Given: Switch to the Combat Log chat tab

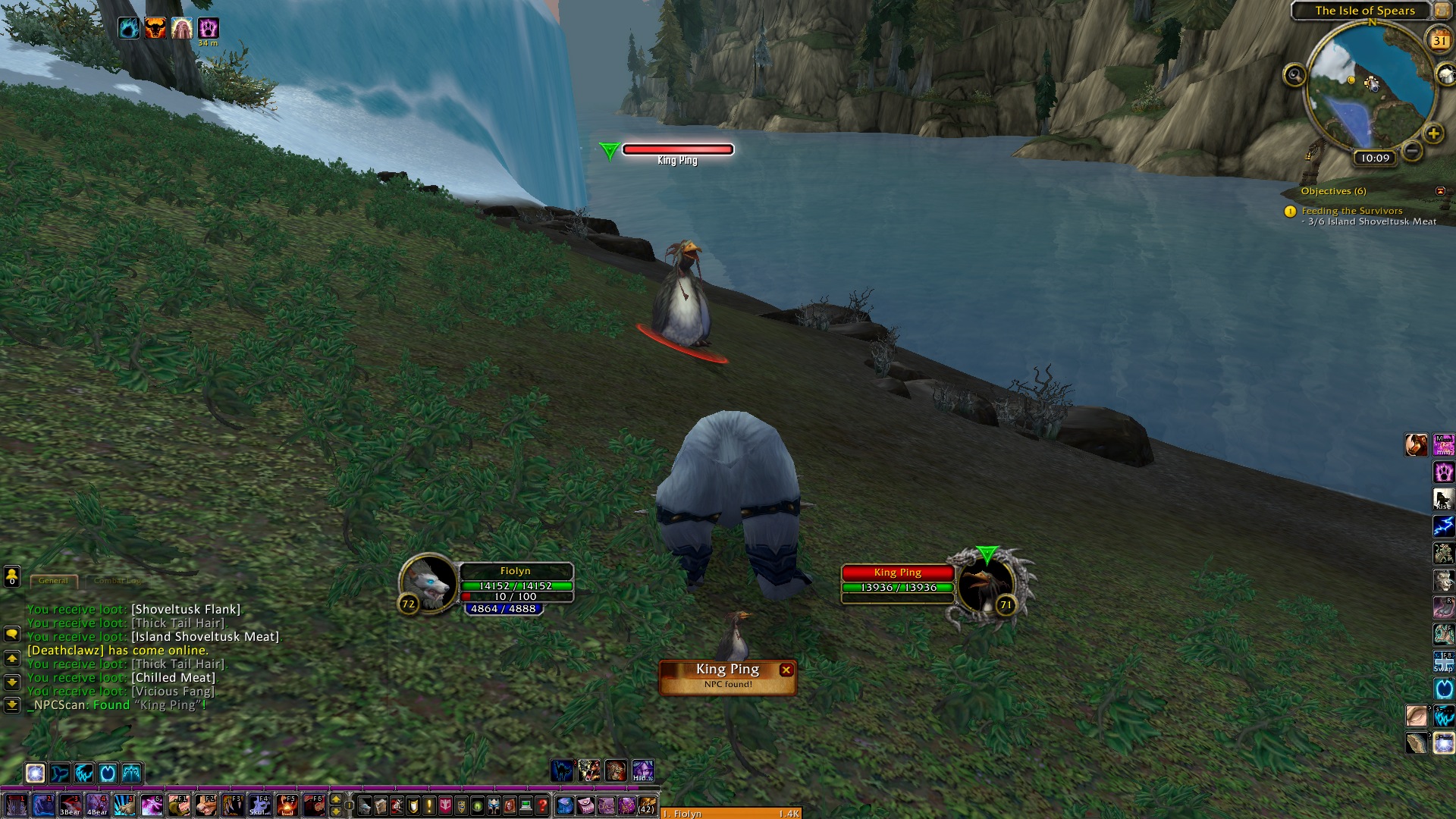Looking at the screenshot, I should (x=118, y=581).
